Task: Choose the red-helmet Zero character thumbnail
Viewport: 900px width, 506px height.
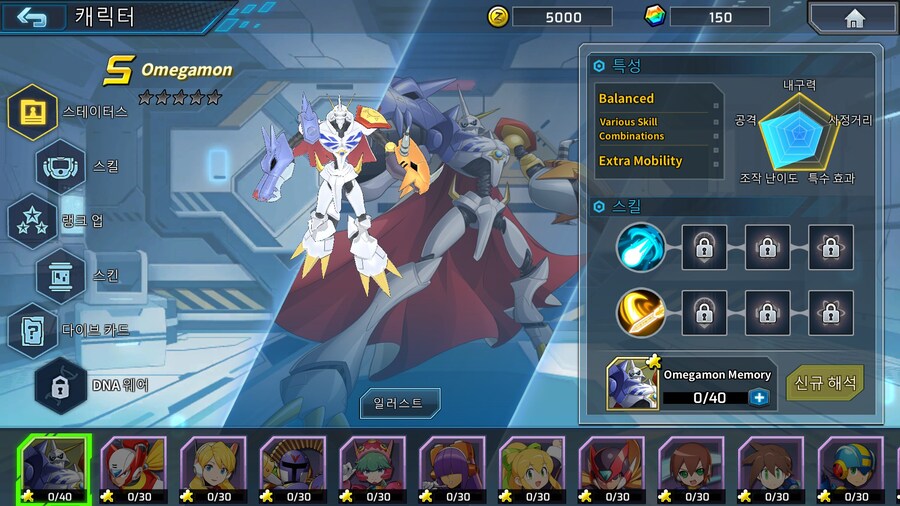Action: coord(133,468)
